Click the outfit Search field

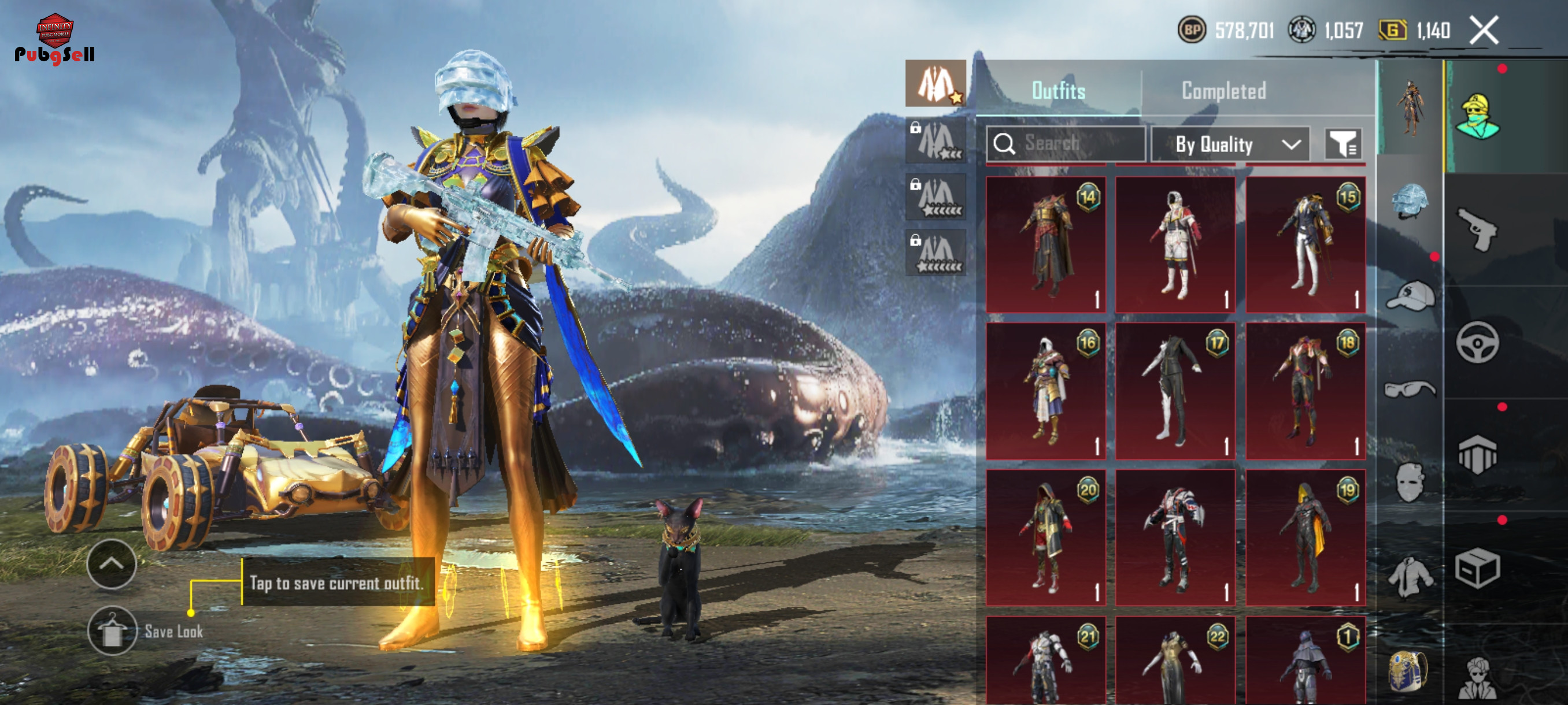pos(1065,143)
